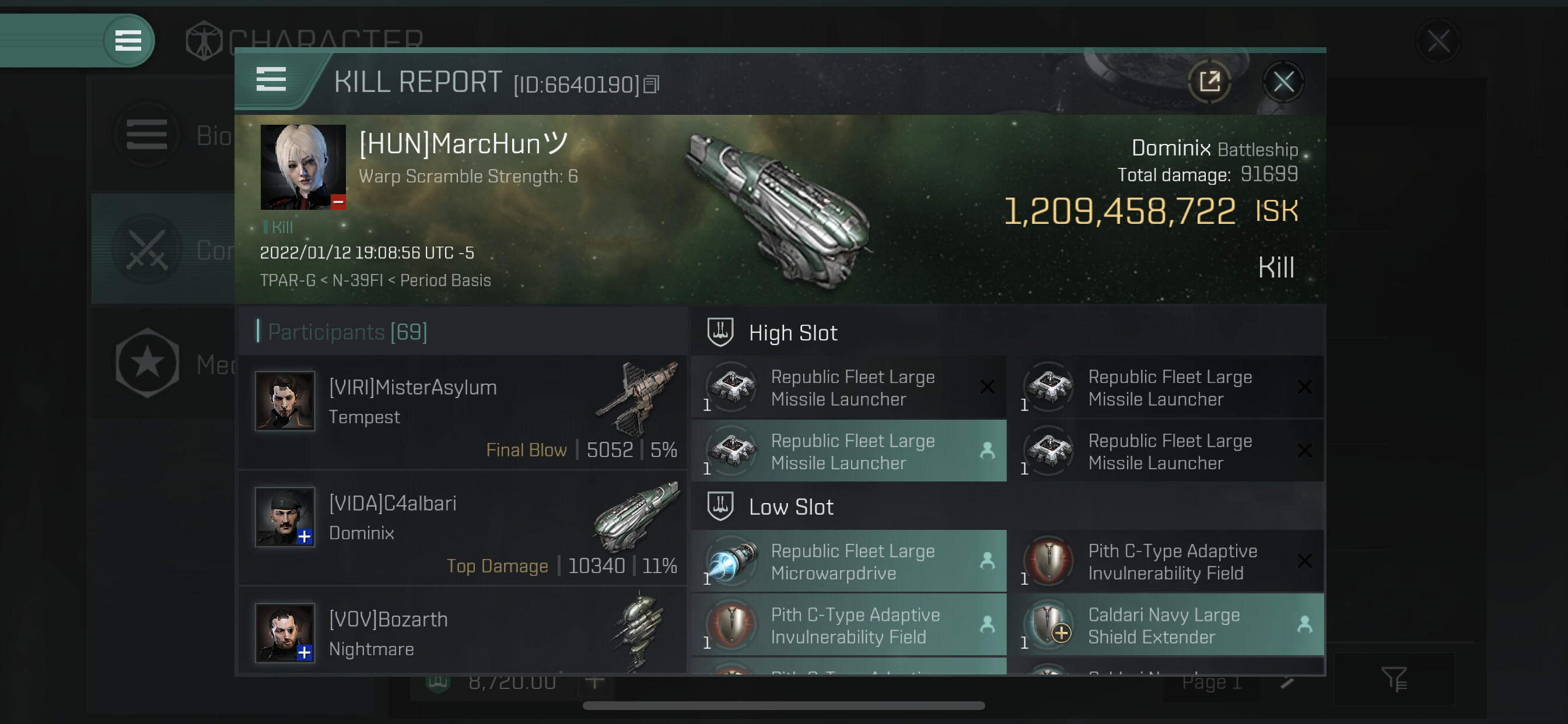The image size is (1568, 724).
Task: View [HUN]MarcHun victim portrait
Action: (303, 167)
